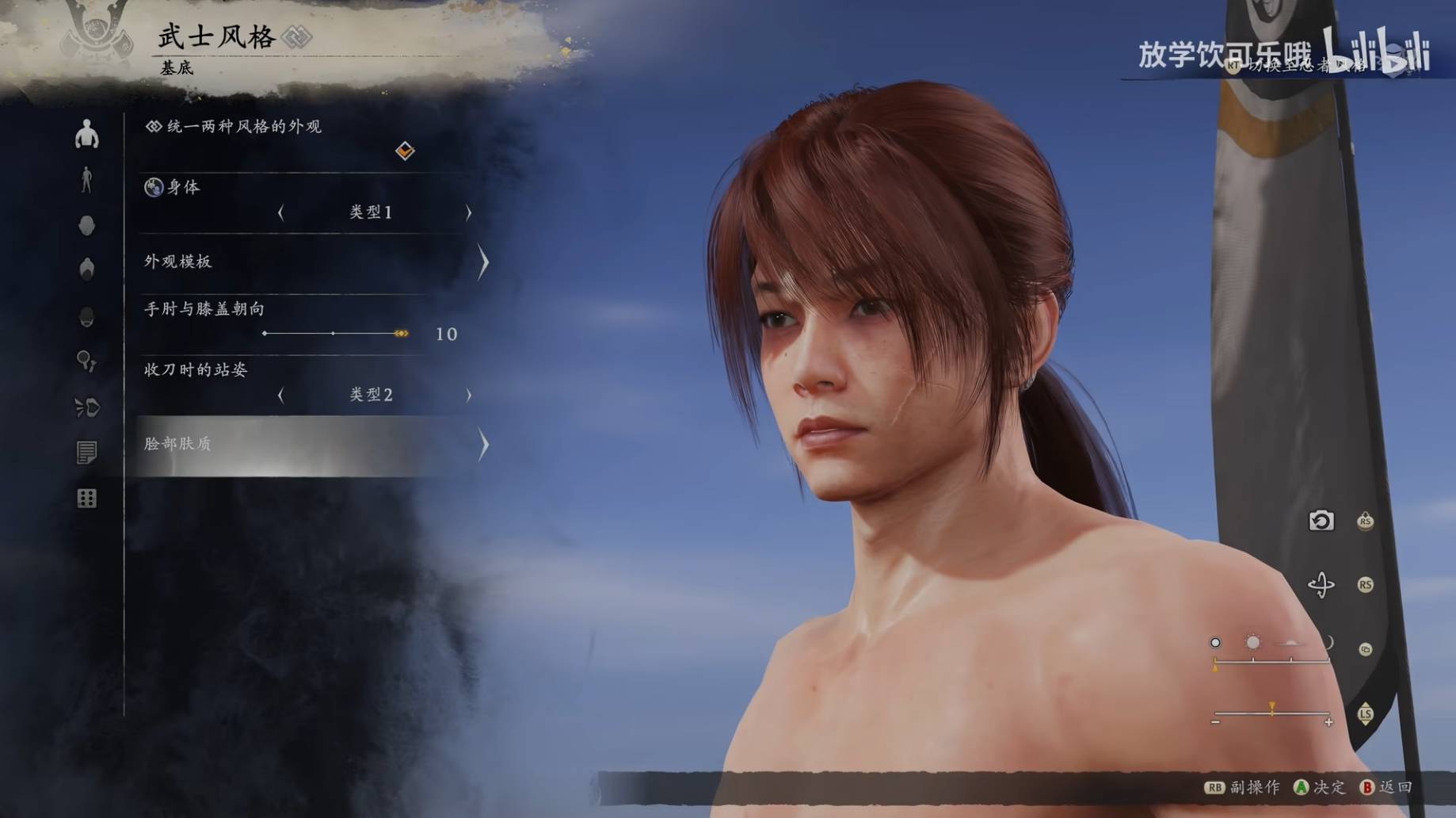Click the camera reset icon
Image resolution: width=1456 pixels, height=818 pixels.
[x=1321, y=521]
